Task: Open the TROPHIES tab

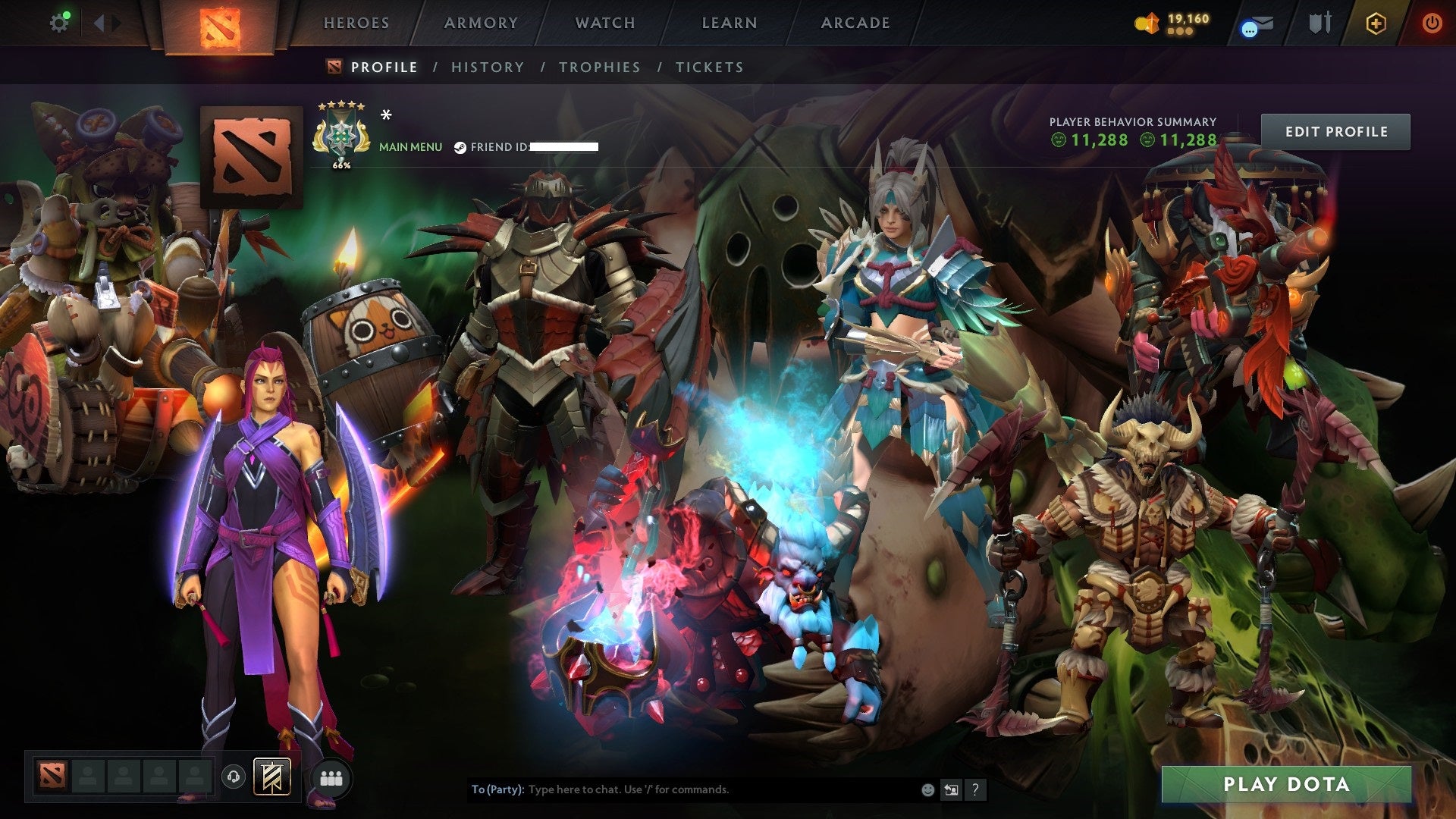Action: coord(600,67)
